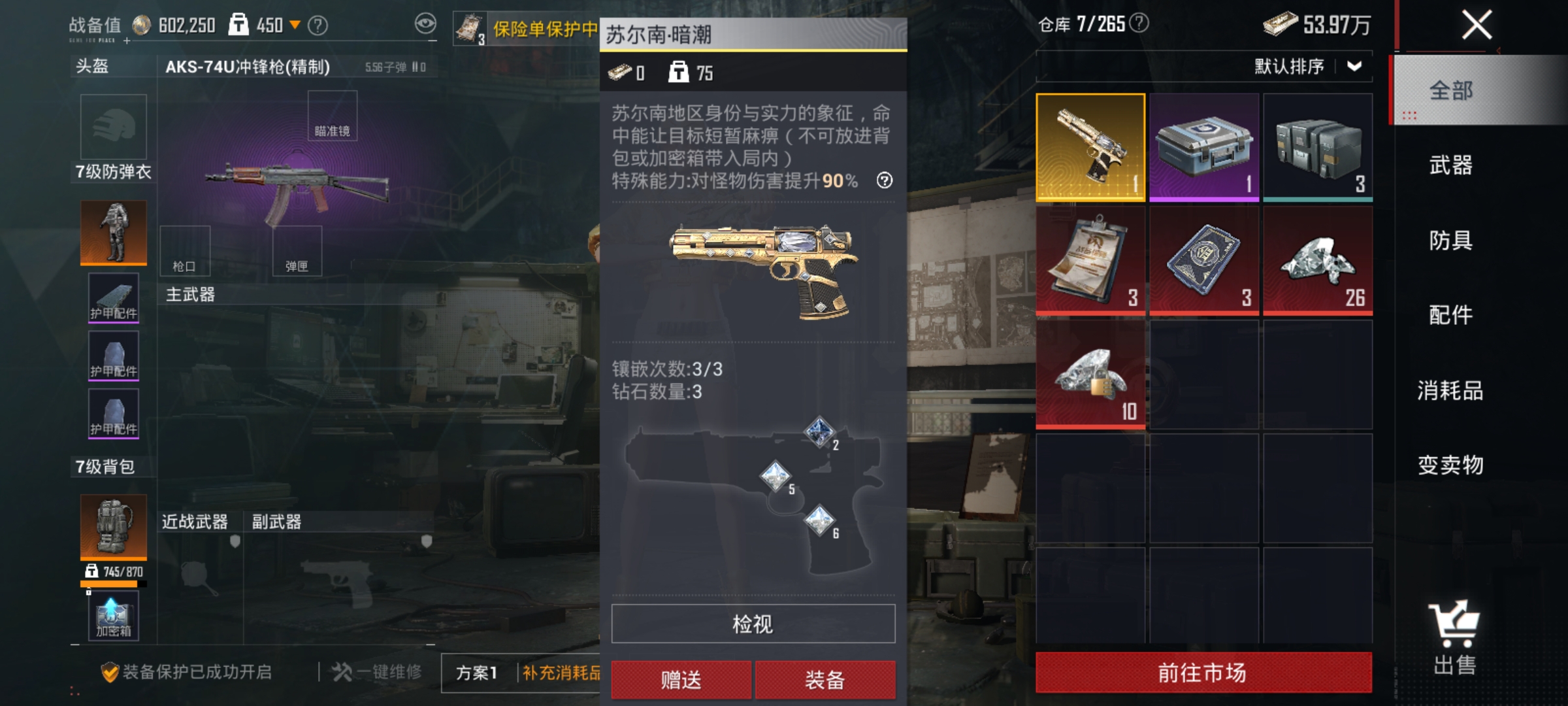Select the stack of 26 diamonds
This screenshot has height=706, width=1568.
[x=1318, y=260]
